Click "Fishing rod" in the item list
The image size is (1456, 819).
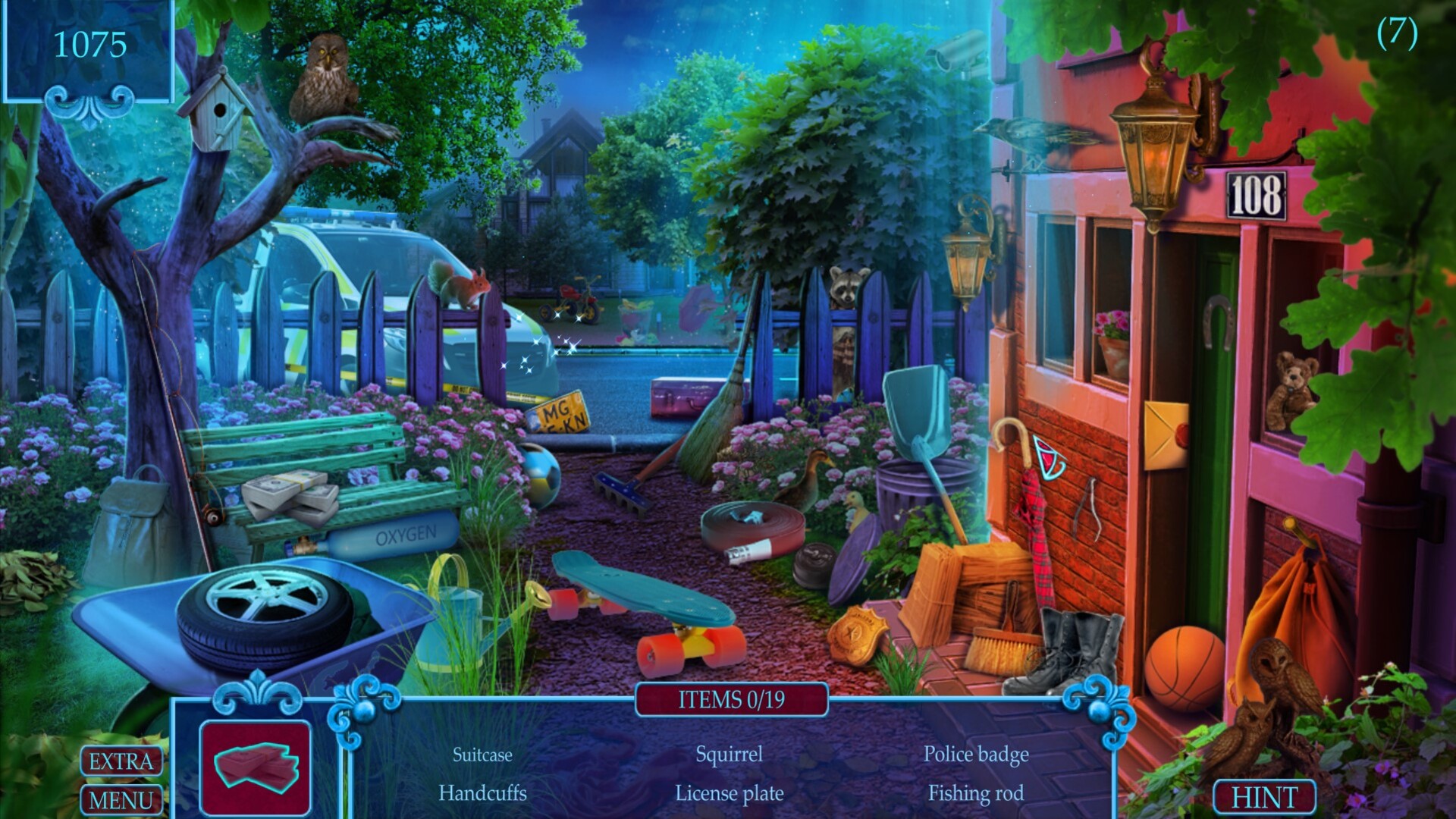976,794
